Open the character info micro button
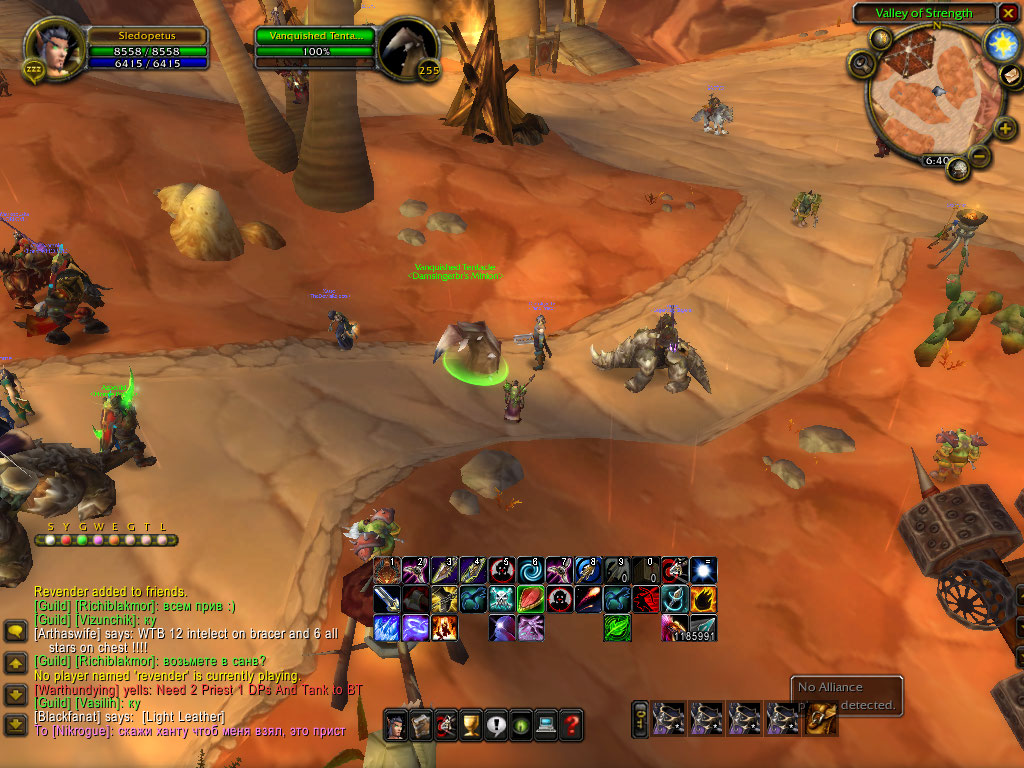1024x768 pixels. click(x=396, y=724)
